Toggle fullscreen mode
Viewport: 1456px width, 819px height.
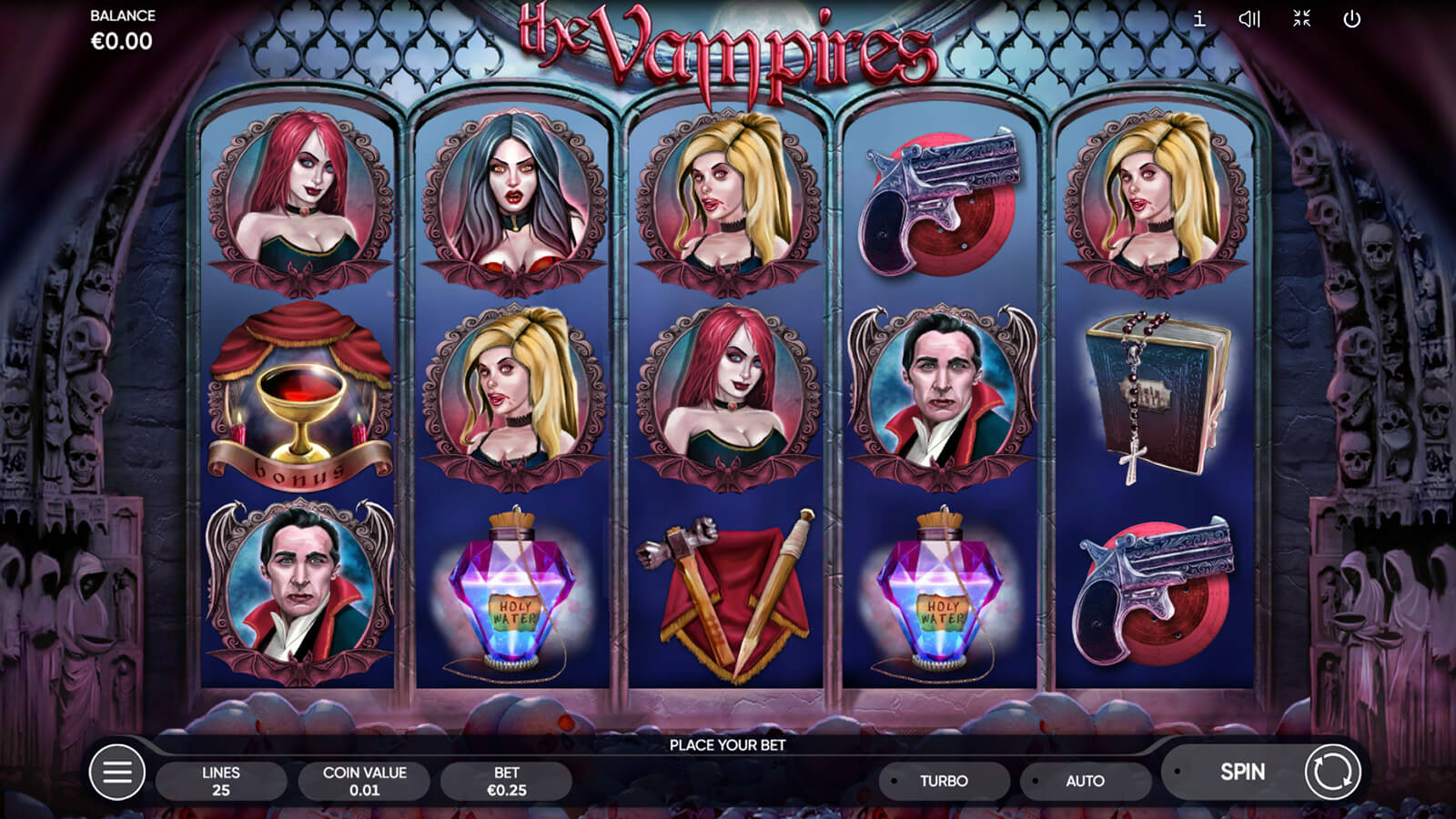click(x=1301, y=19)
